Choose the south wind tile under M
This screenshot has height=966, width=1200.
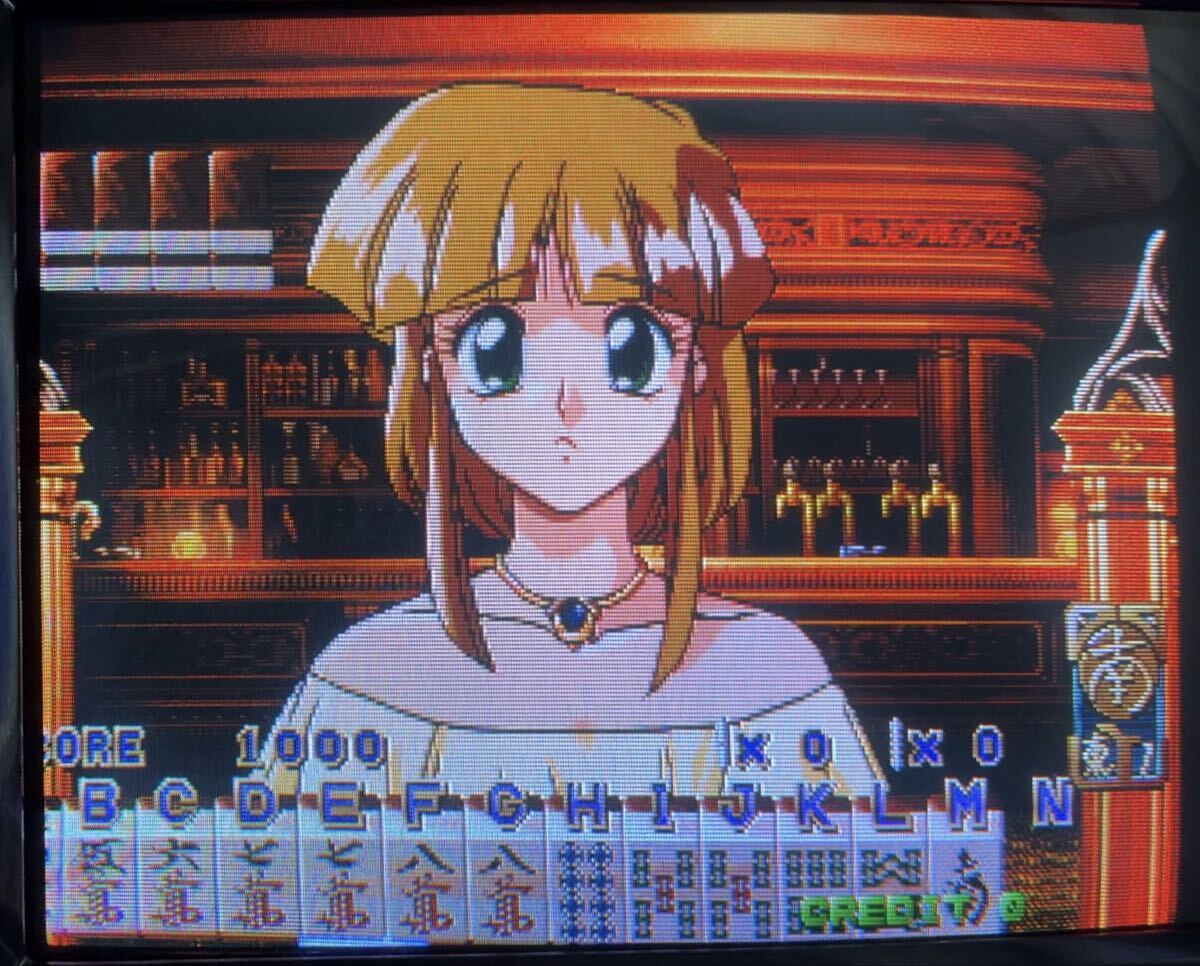coord(966,880)
